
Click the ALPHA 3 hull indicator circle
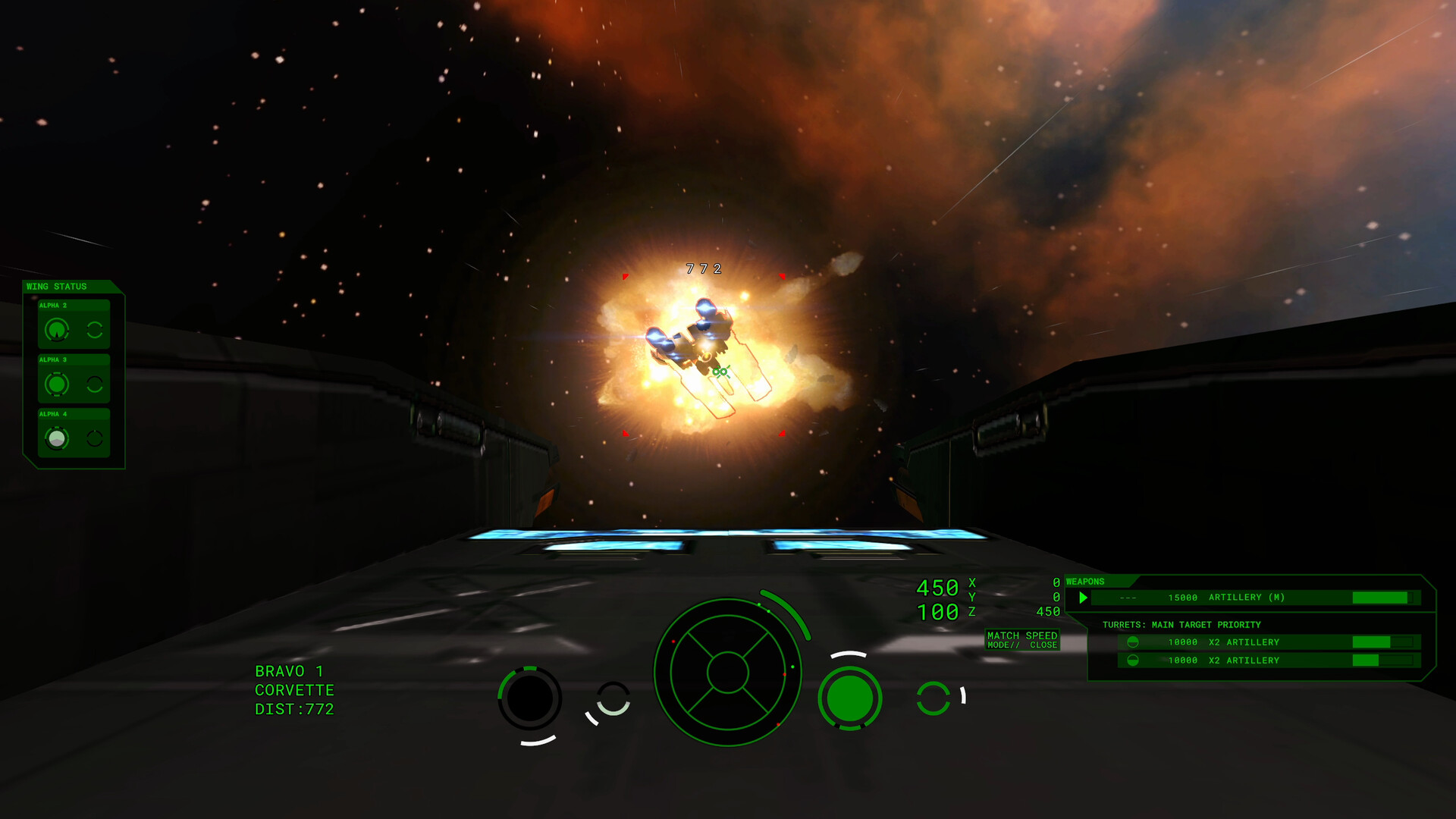click(x=57, y=384)
